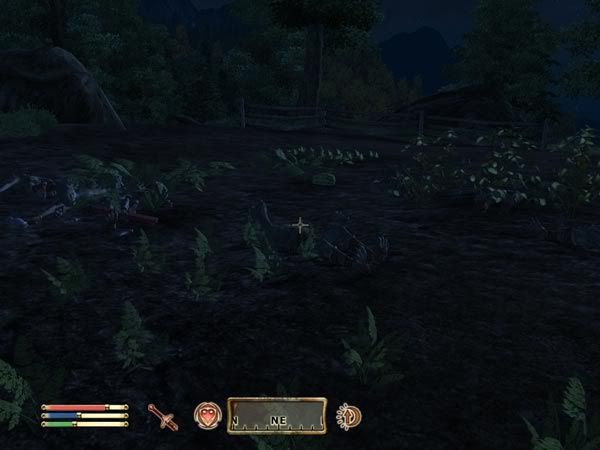Click the sneak eye icon beside compass

tap(348, 416)
